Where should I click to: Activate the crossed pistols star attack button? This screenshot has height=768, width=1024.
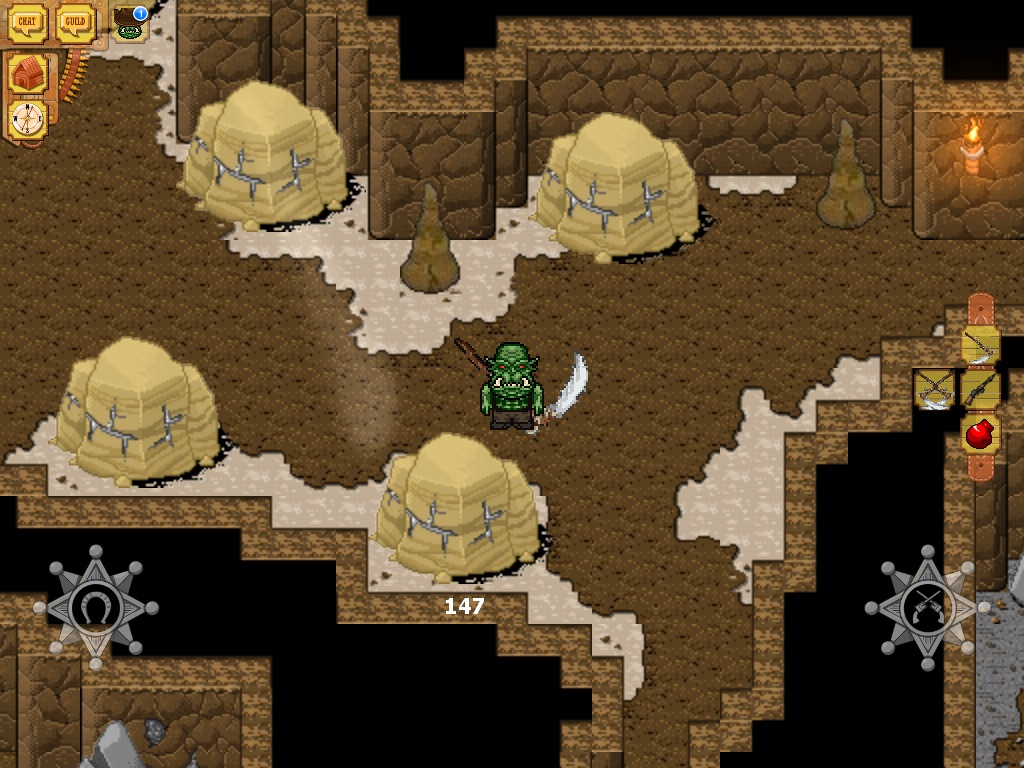pos(927,607)
